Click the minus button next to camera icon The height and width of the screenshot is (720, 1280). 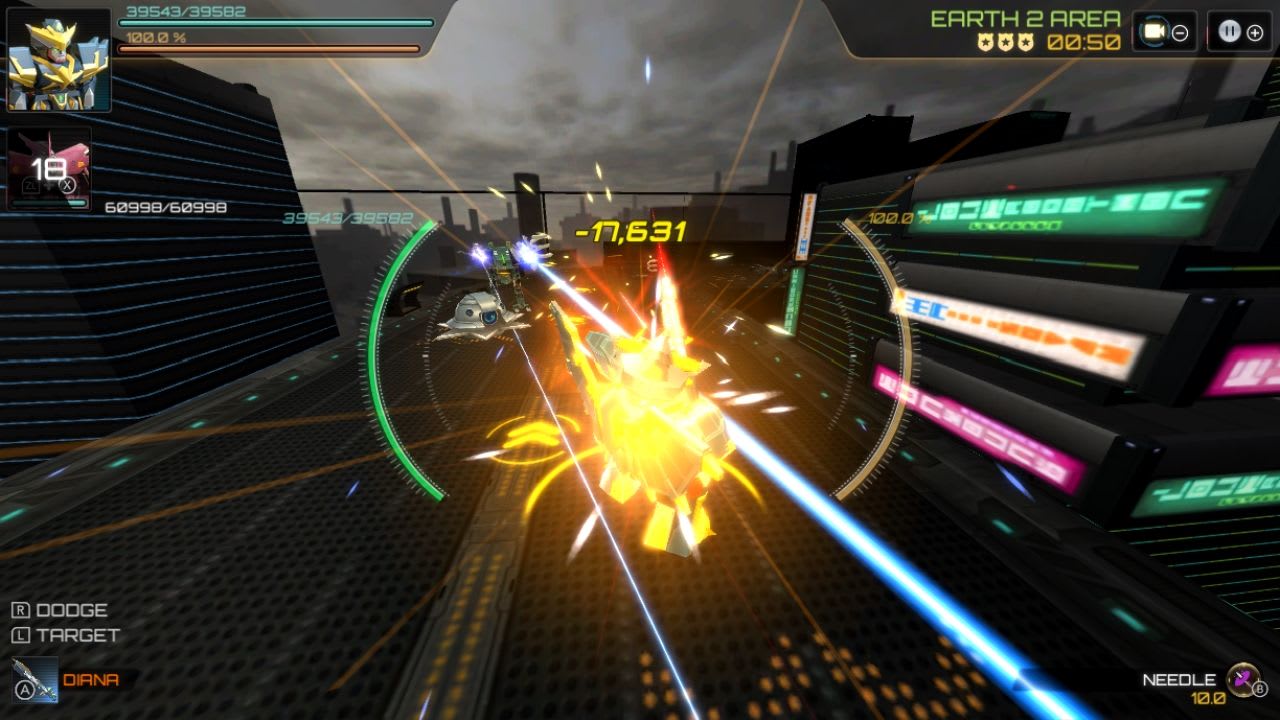[1179, 33]
